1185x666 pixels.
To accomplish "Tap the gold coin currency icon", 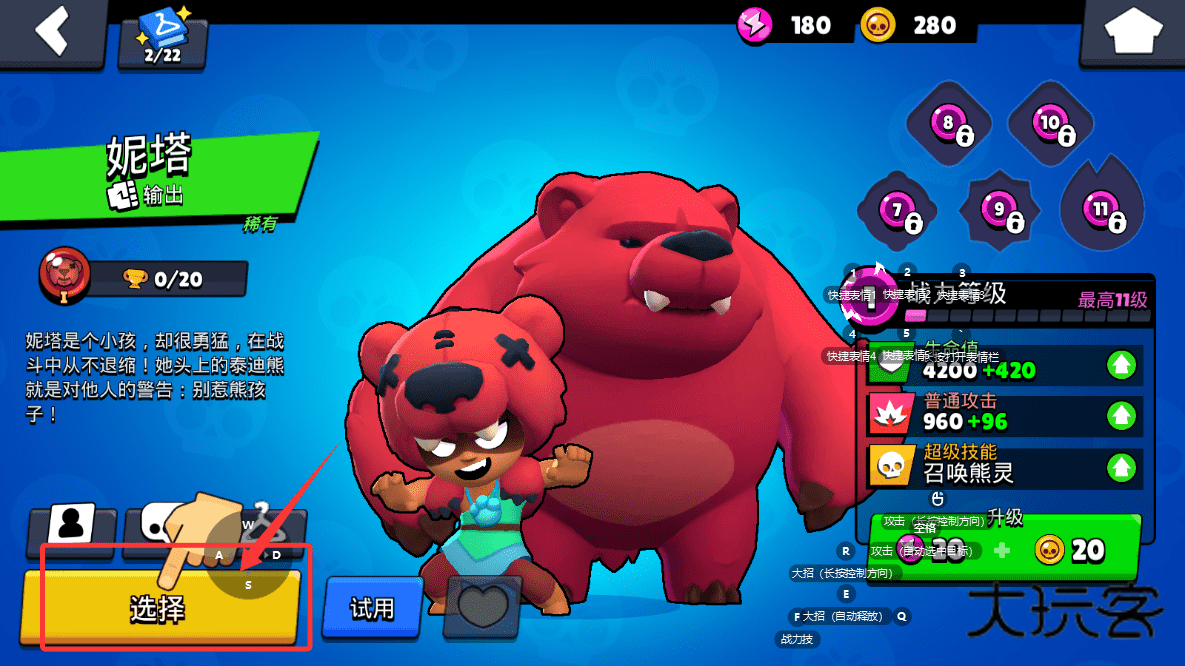I will [x=878, y=24].
